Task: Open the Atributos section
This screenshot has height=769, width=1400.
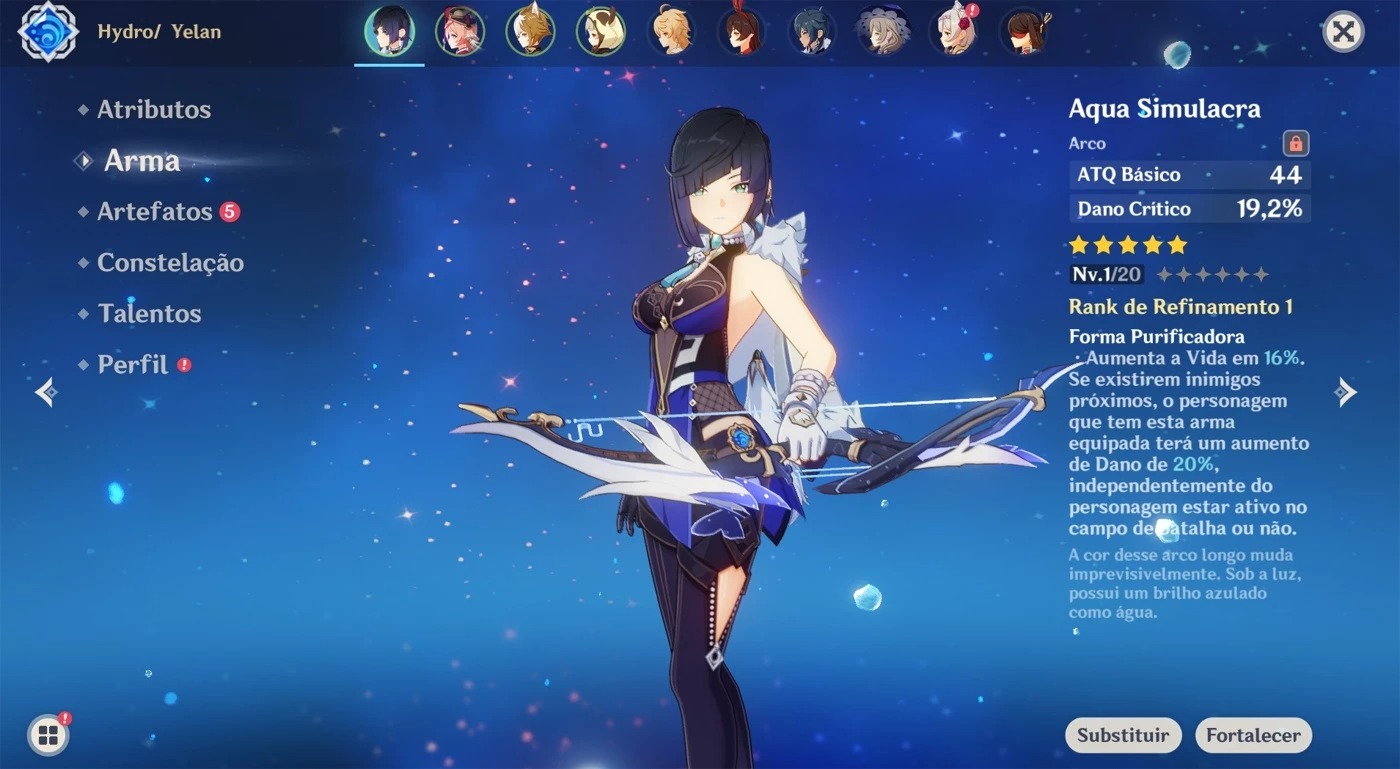Action: pos(153,110)
